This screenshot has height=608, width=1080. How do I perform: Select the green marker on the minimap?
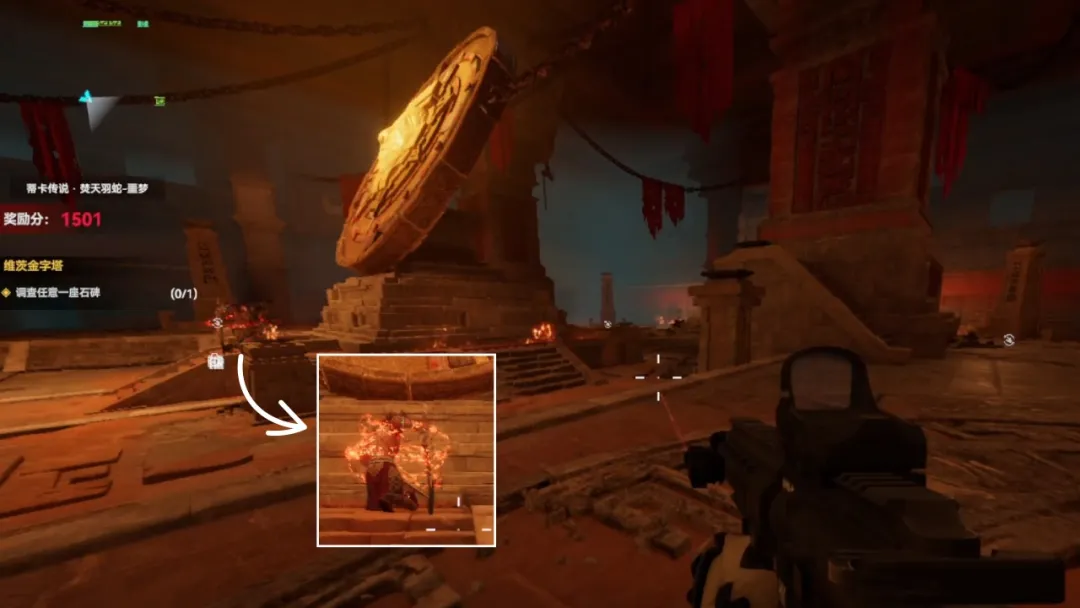[x=159, y=100]
